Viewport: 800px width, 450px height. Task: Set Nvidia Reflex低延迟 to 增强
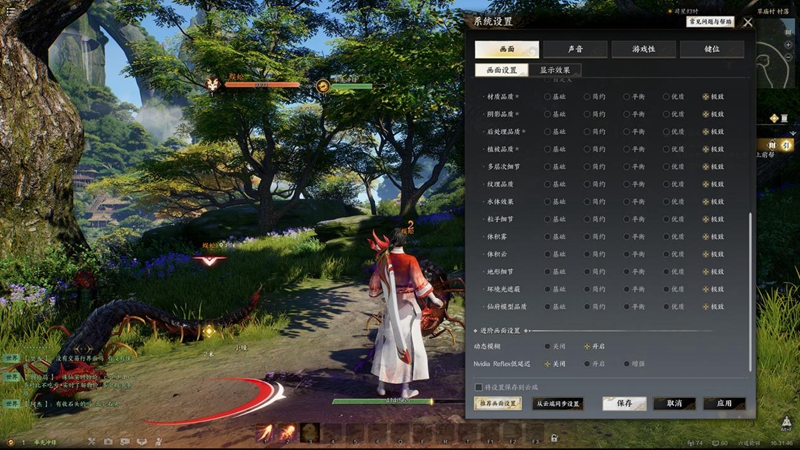[x=626, y=364]
